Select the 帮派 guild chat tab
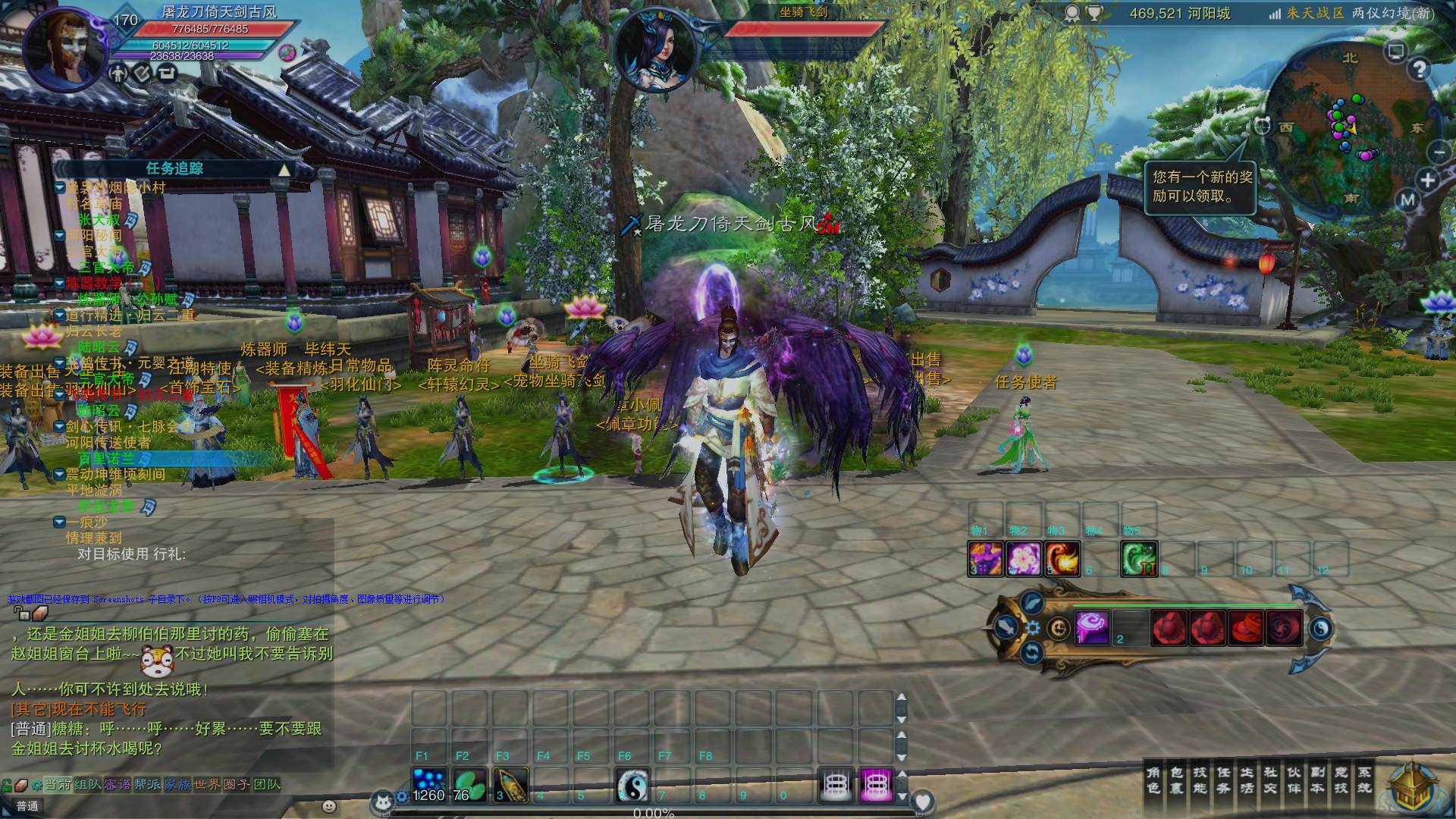Image resolution: width=1456 pixels, height=819 pixels. coord(147,784)
